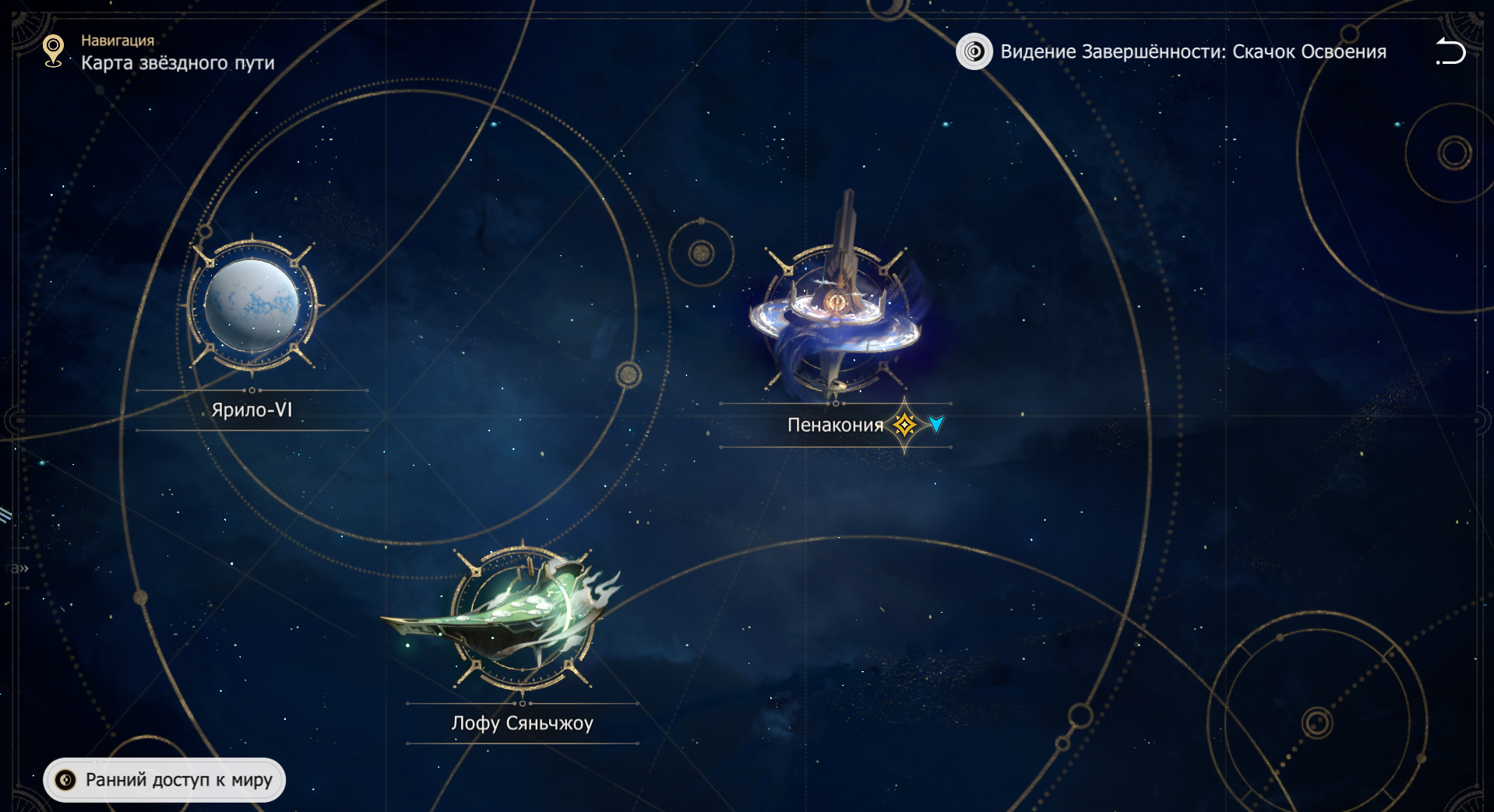Screen dimensions: 1494x812
Task: Open the Vision of Completion trailblaze leap tracker
Action: click(1172, 52)
